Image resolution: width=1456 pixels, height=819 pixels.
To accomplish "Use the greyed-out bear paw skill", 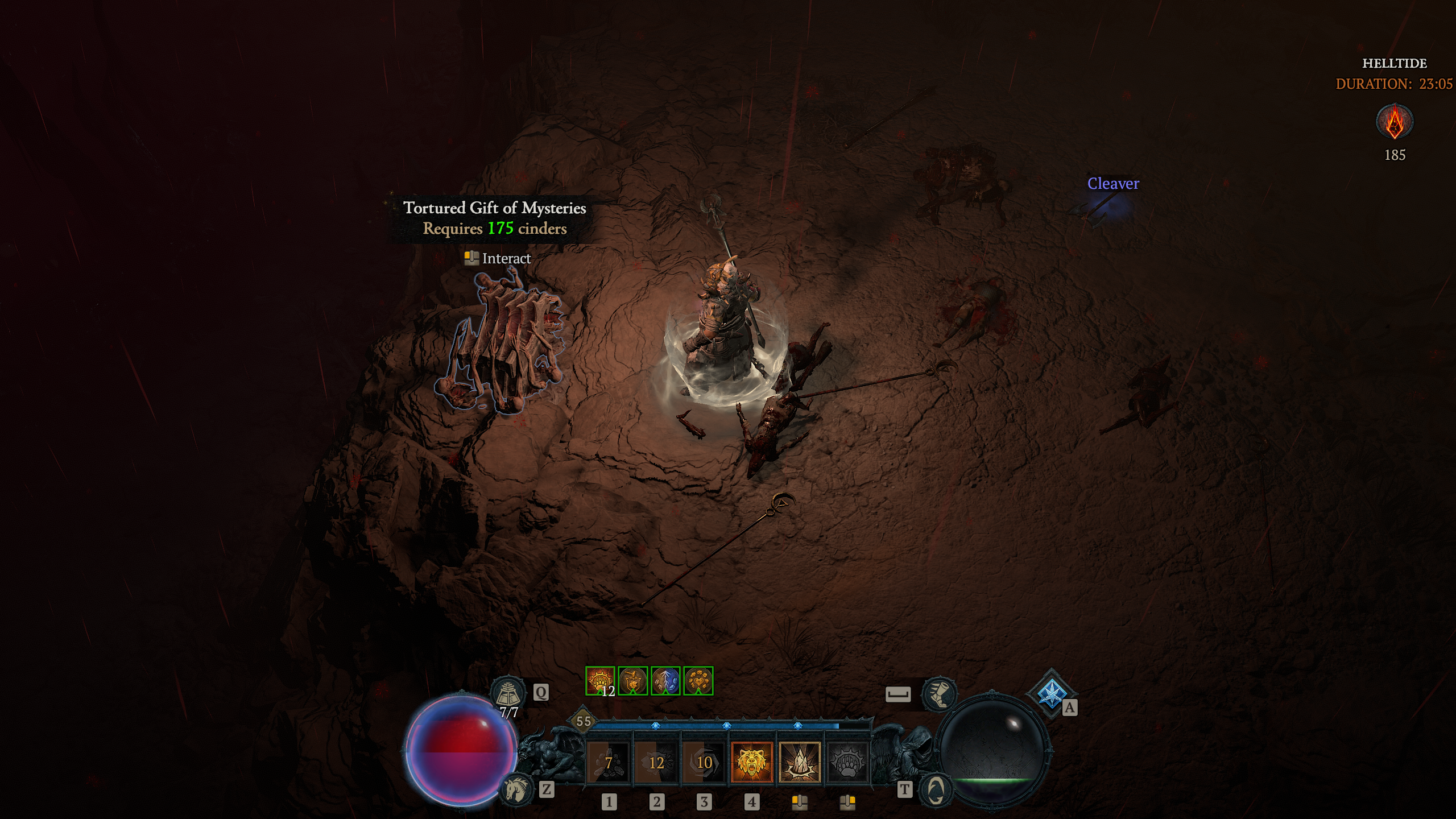I will pos(847,762).
